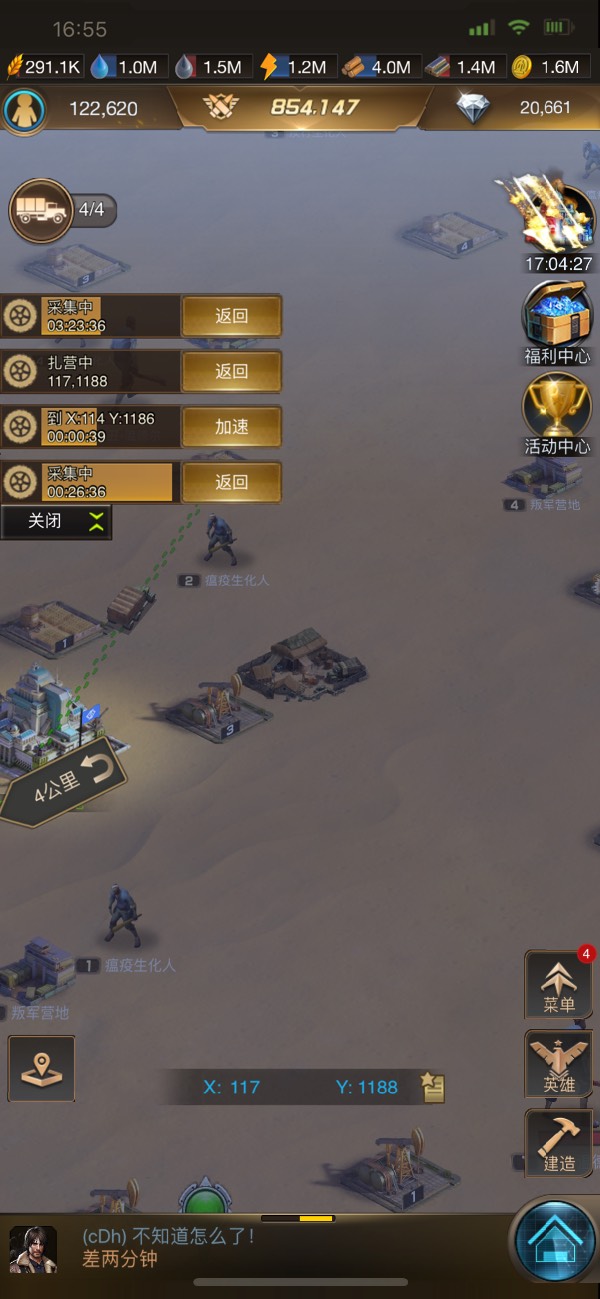Viewport: 600px width, 1299px height.
Task: Open the X/Y coordinate search bar
Action: [x=300, y=1087]
